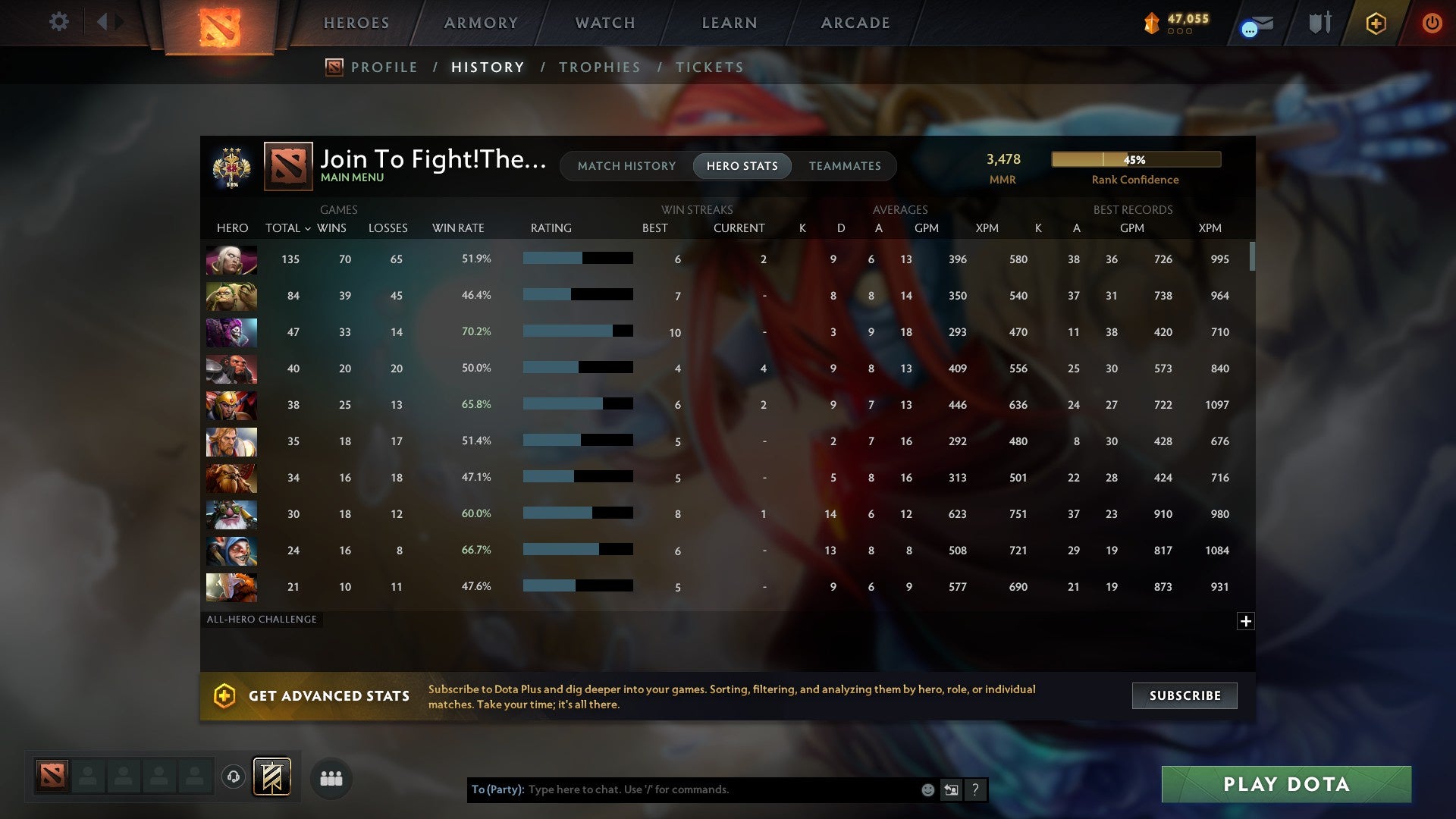Click the Dota Plus hexagon icon
The width and height of the screenshot is (1456, 819).
point(1375,24)
